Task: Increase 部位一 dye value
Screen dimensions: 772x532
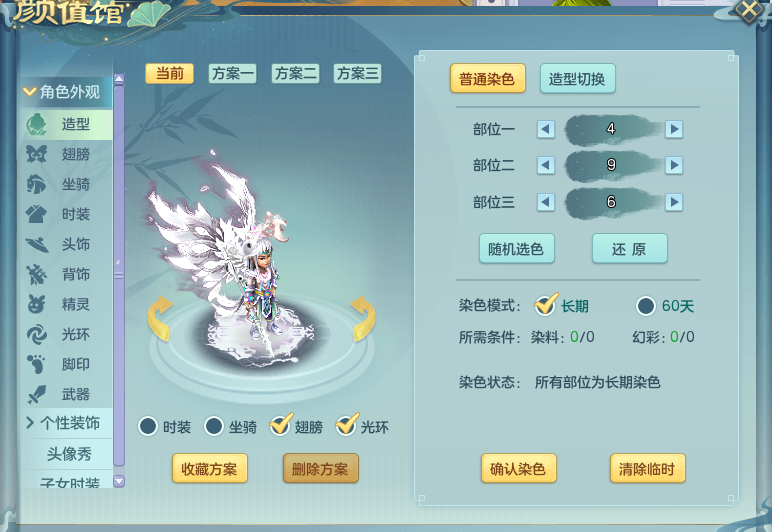Action: 674,129
